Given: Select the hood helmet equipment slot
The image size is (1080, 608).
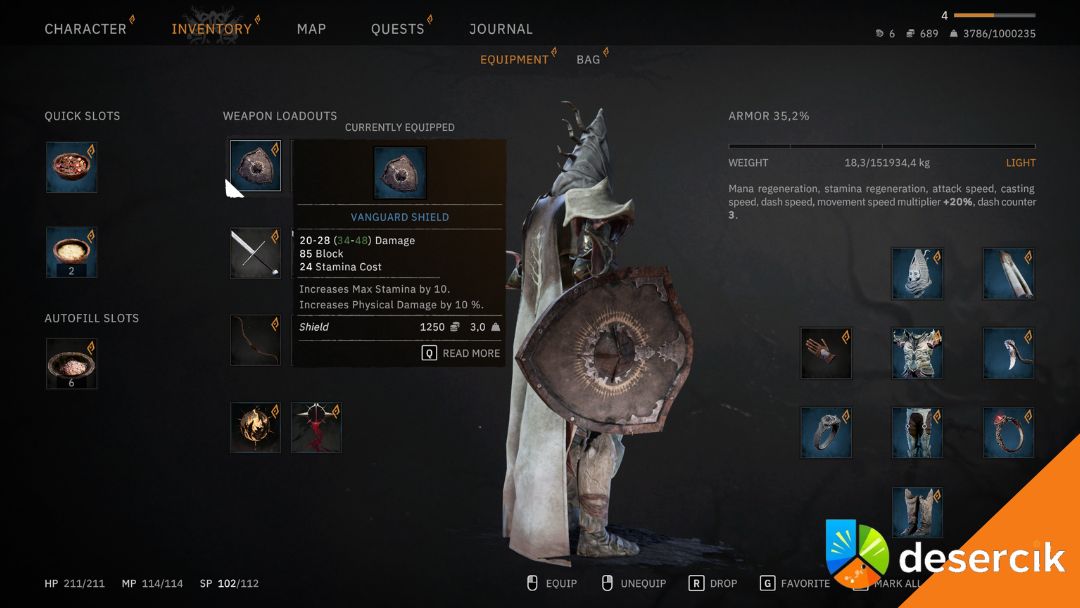Looking at the screenshot, I should click(917, 273).
